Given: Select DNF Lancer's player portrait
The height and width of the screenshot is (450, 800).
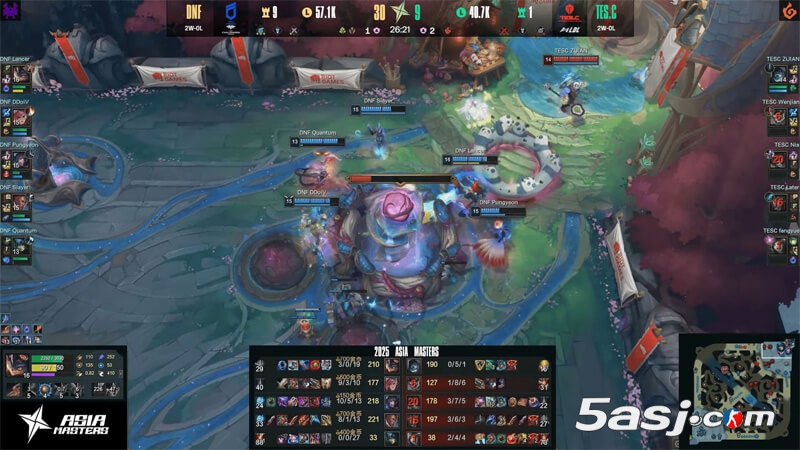Looking at the screenshot, I should [17, 76].
